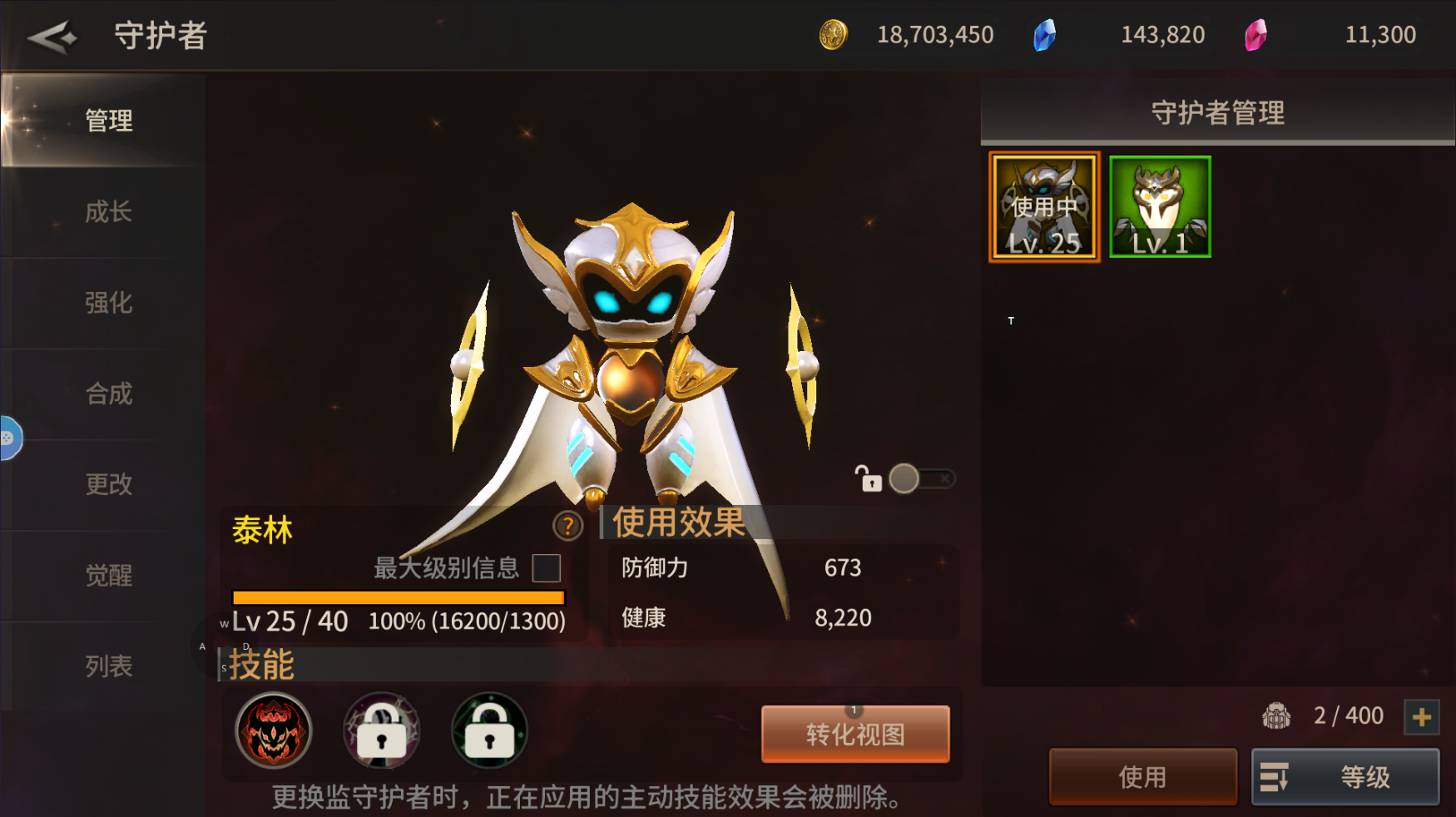Open the 成长 tab
The image size is (1456, 817).
pos(108,211)
